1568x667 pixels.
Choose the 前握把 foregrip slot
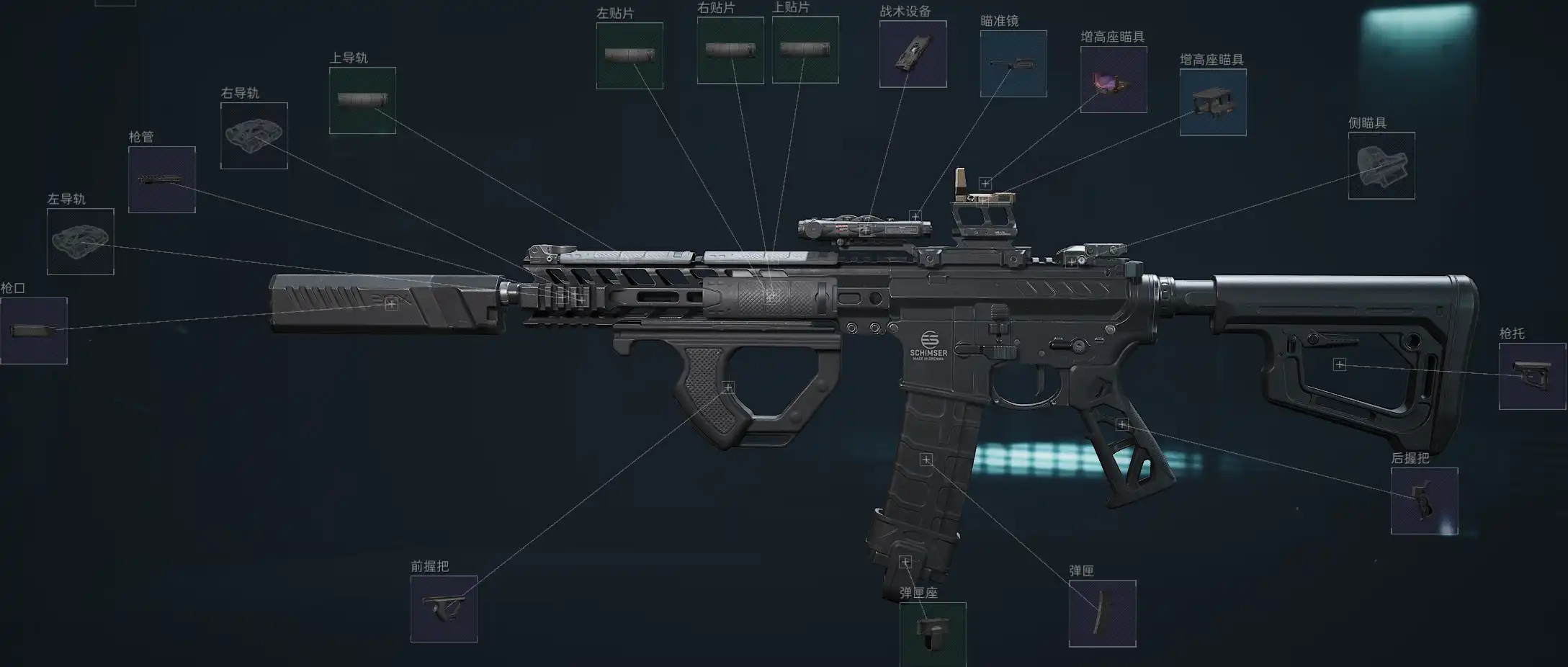[444, 609]
